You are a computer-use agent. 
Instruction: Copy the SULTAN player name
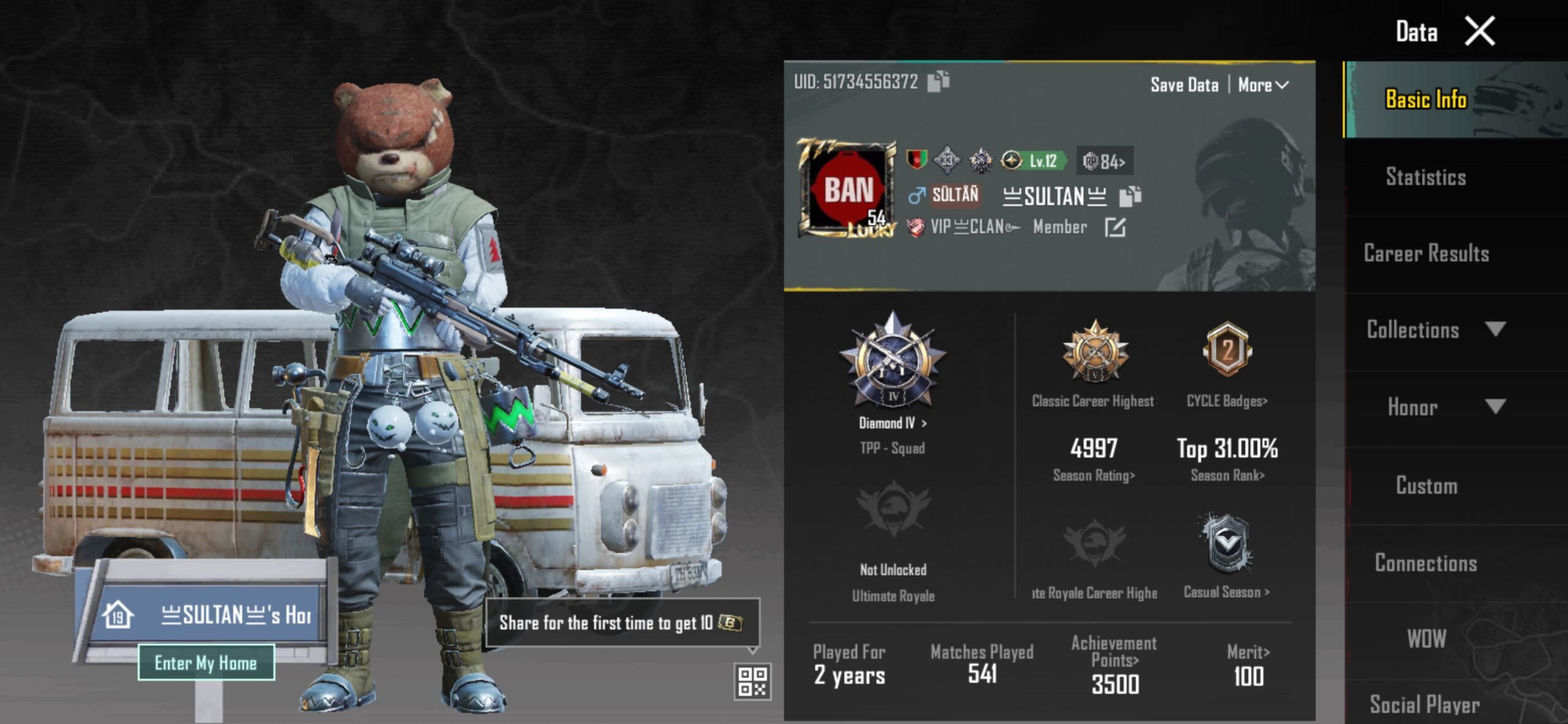pyautogui.click(x=1130, y=197)
